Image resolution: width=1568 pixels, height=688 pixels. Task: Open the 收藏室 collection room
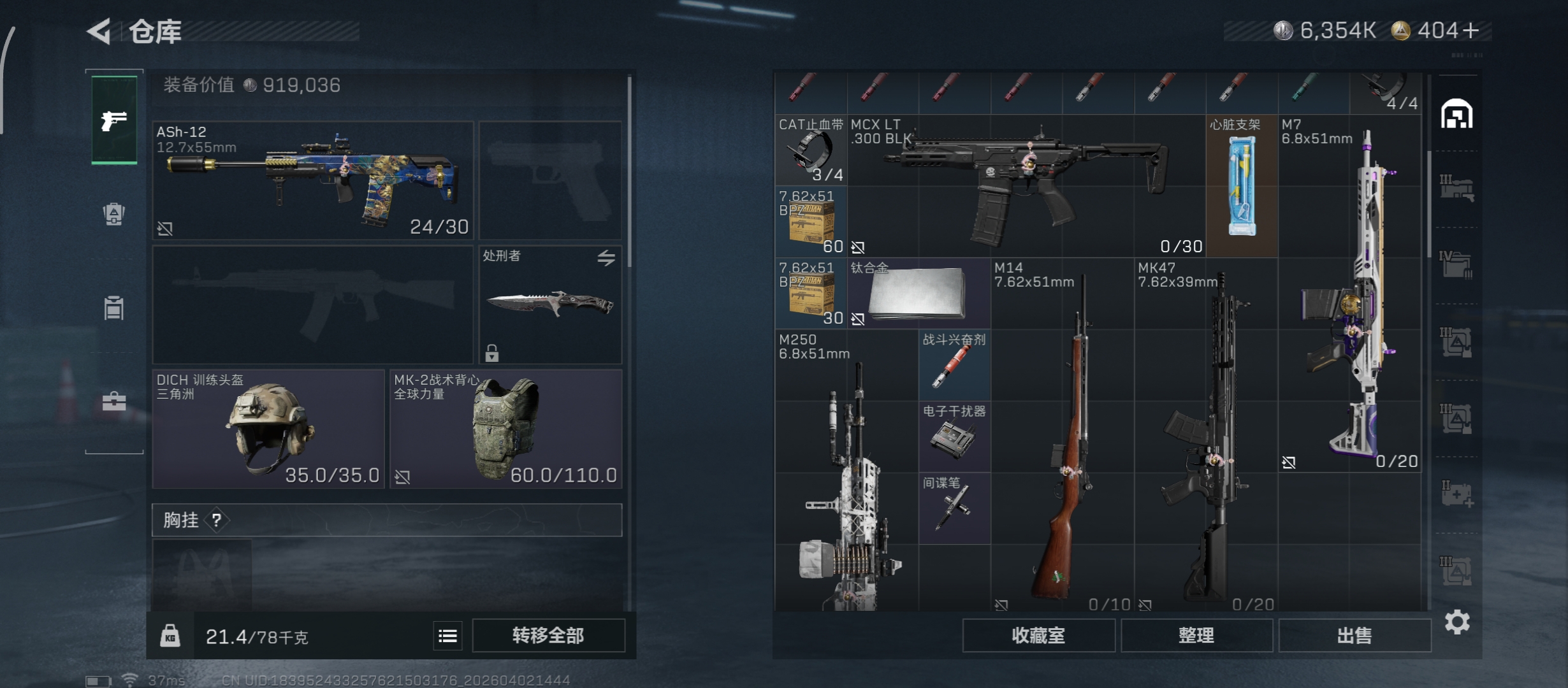1038,635
